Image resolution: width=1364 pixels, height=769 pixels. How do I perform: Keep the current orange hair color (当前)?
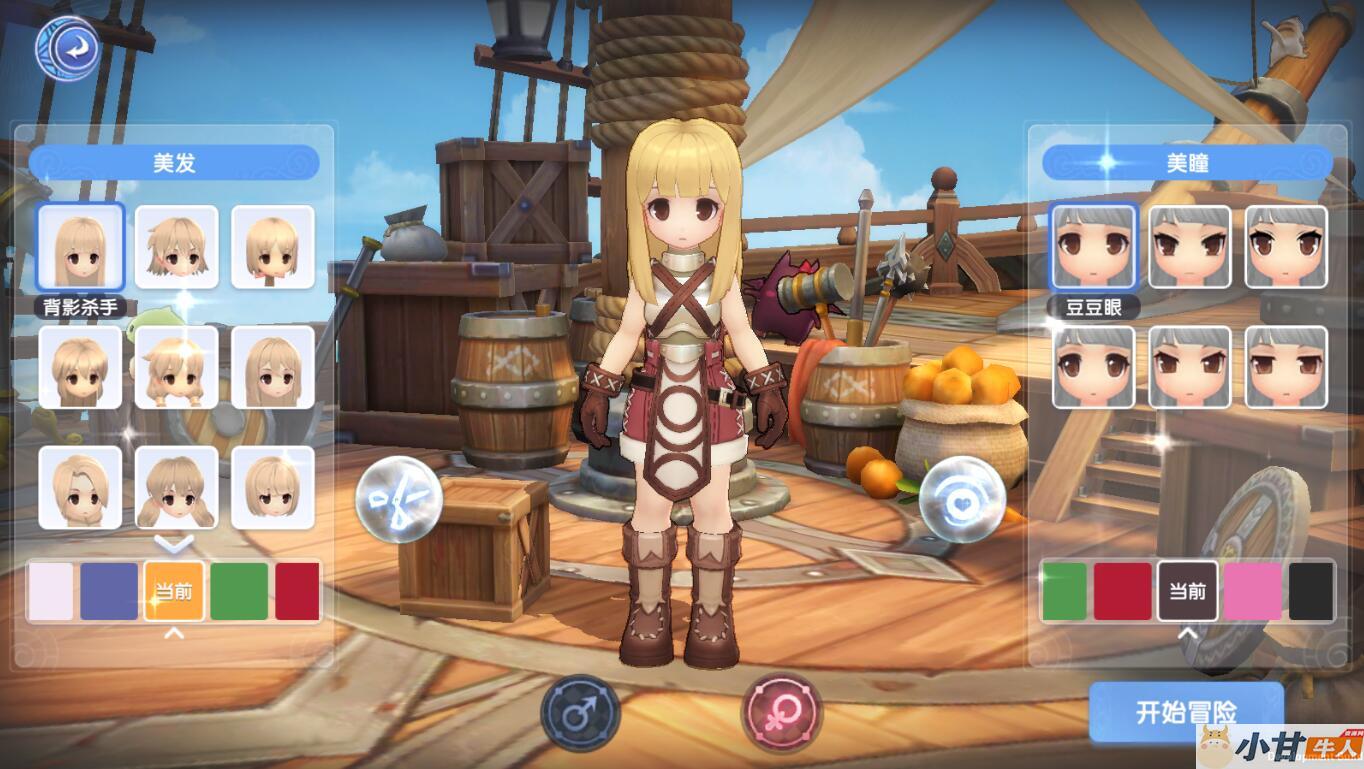174,591
